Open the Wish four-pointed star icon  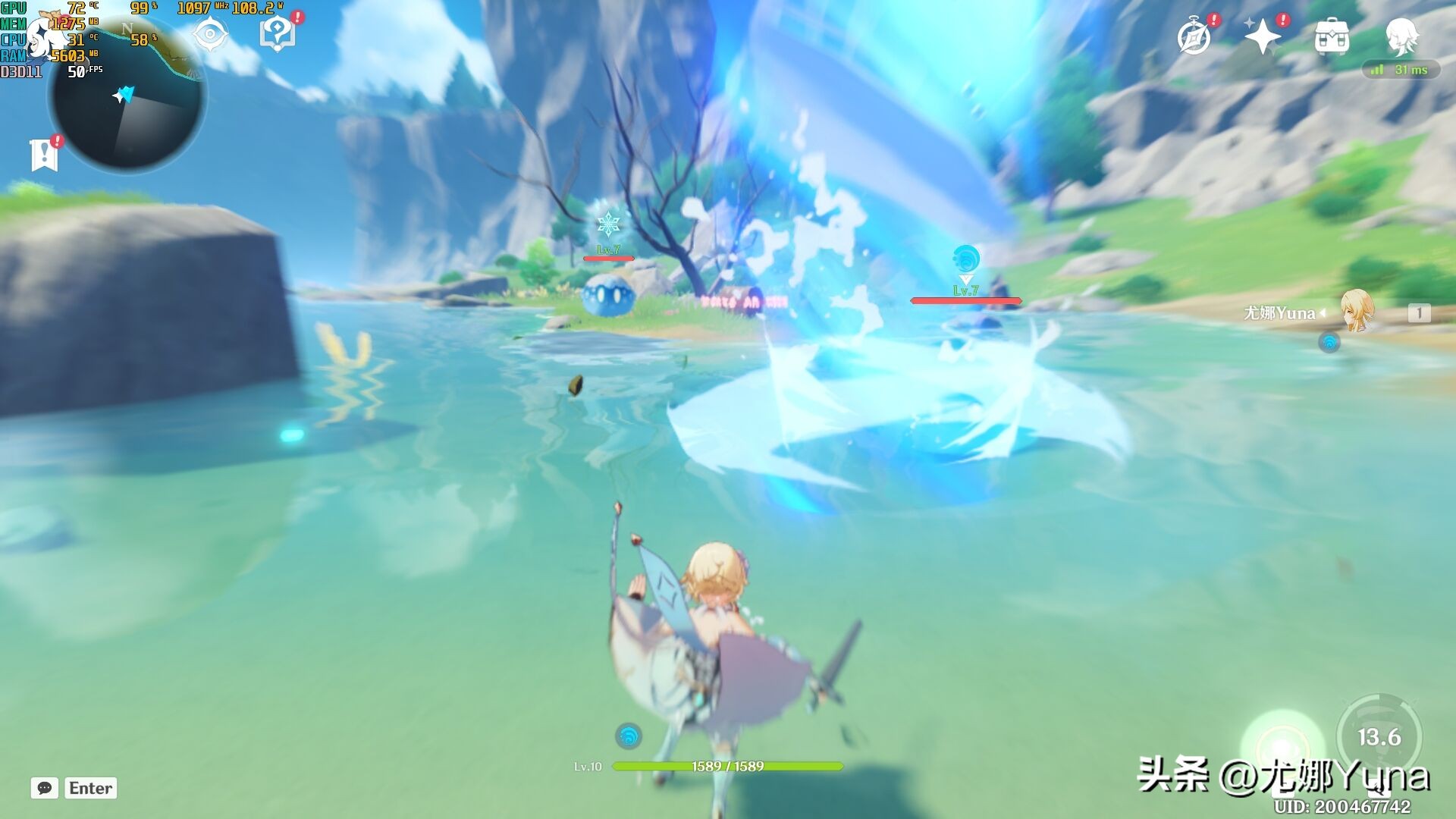click(x=1262, y=36)
